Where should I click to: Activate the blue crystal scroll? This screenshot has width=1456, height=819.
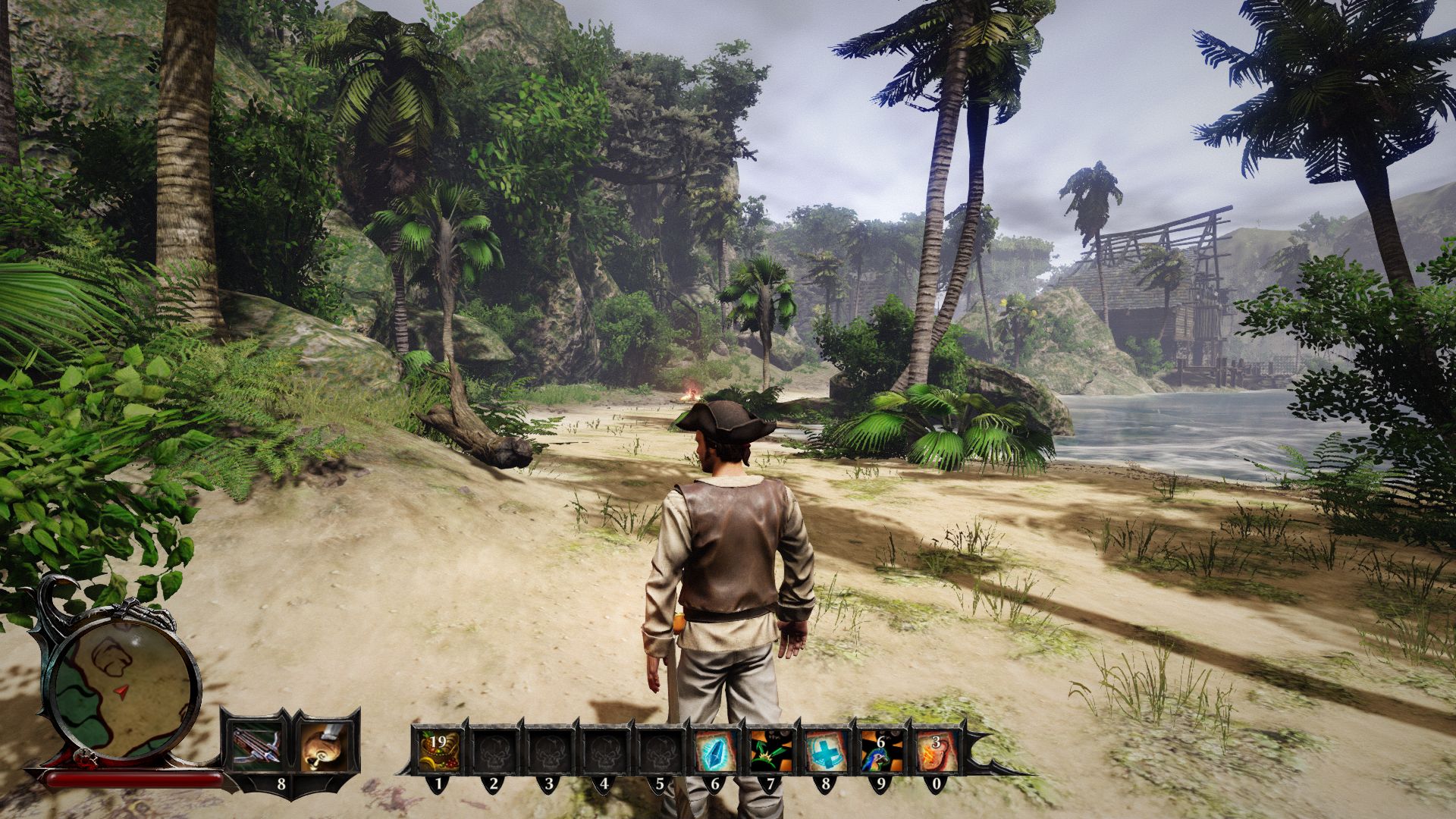[x=715, y=751]
